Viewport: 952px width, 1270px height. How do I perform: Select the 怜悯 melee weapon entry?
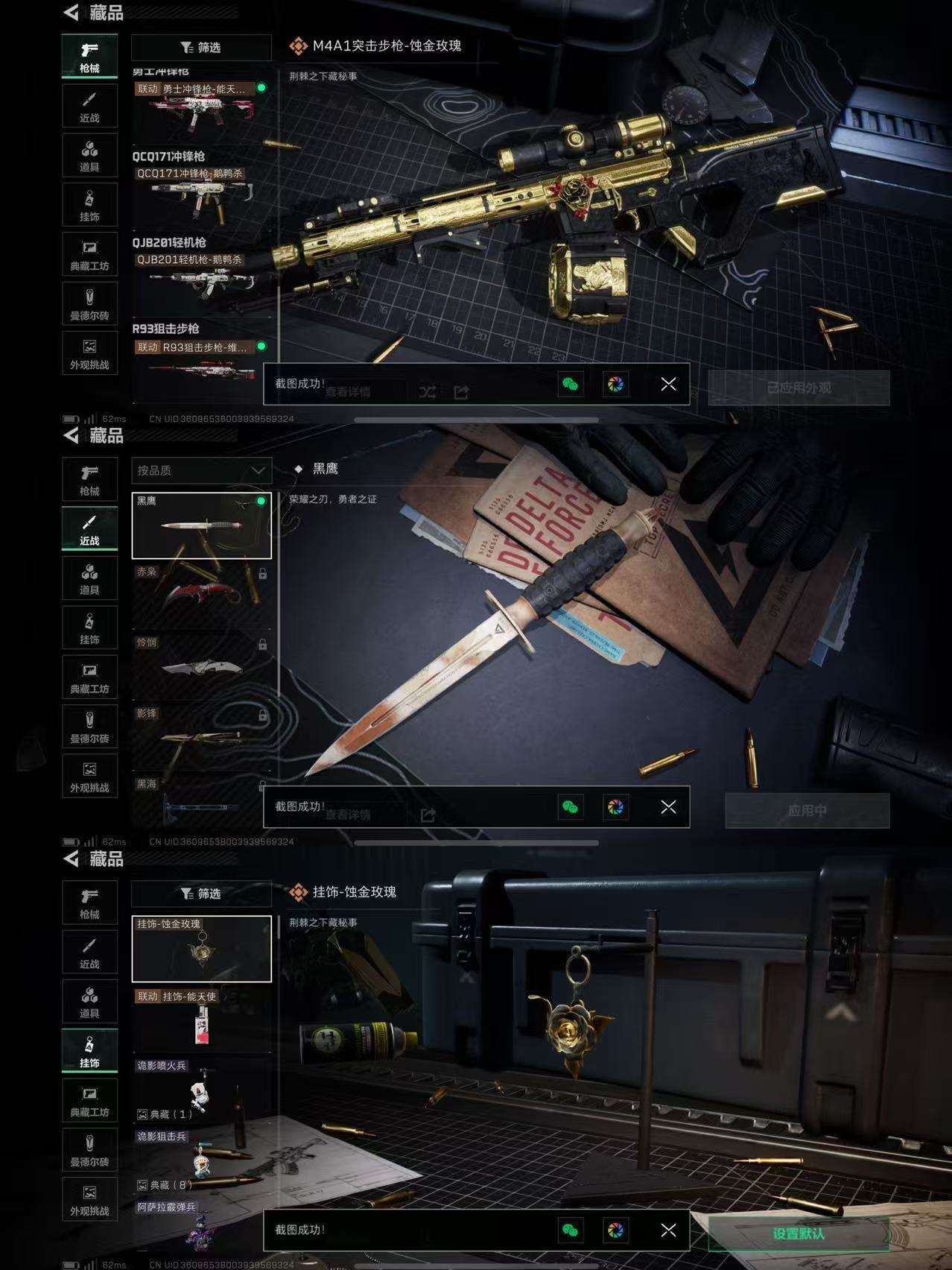pos(201,665)
